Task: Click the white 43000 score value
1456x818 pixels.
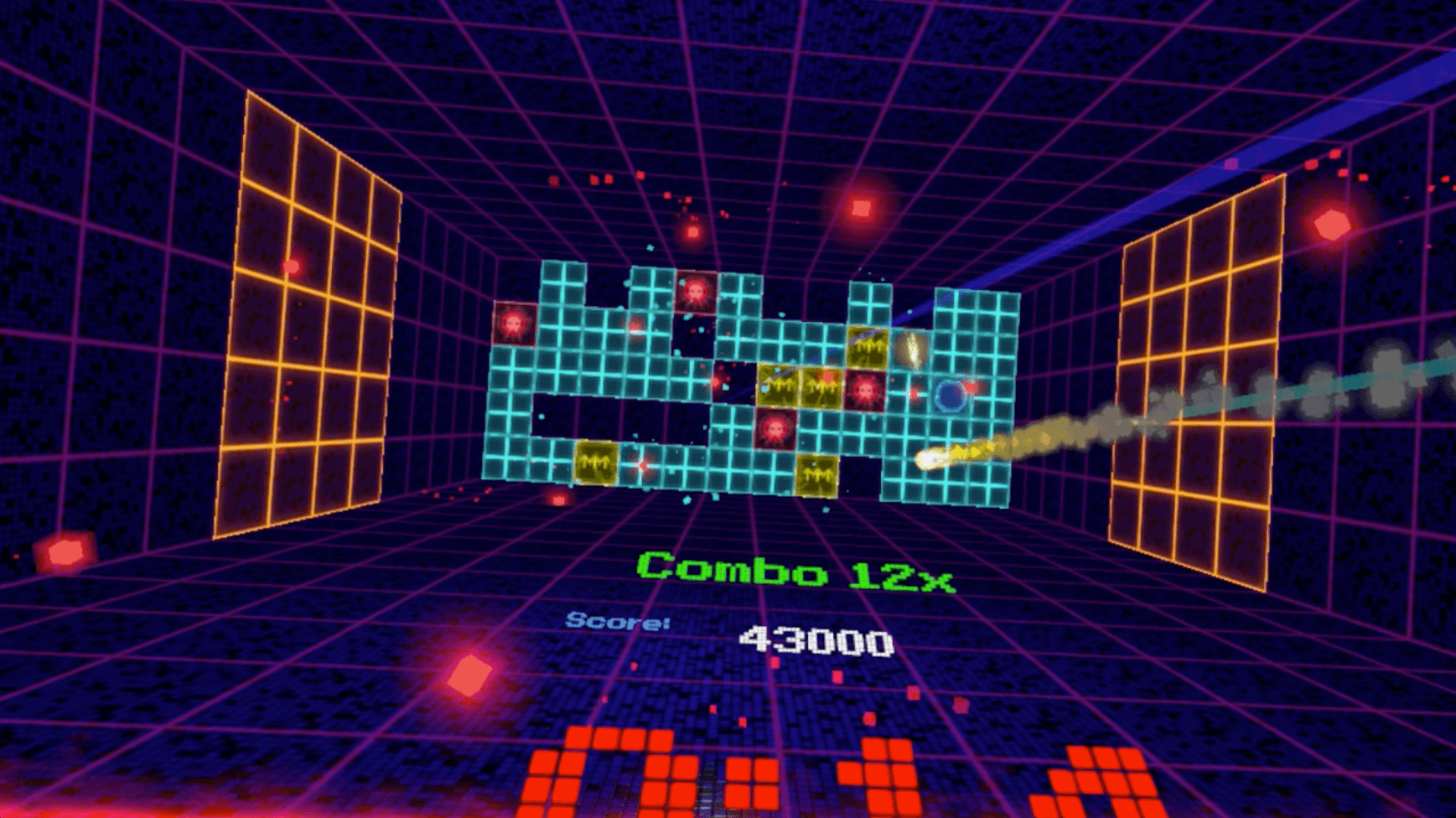Action: [x=816, y=643]
